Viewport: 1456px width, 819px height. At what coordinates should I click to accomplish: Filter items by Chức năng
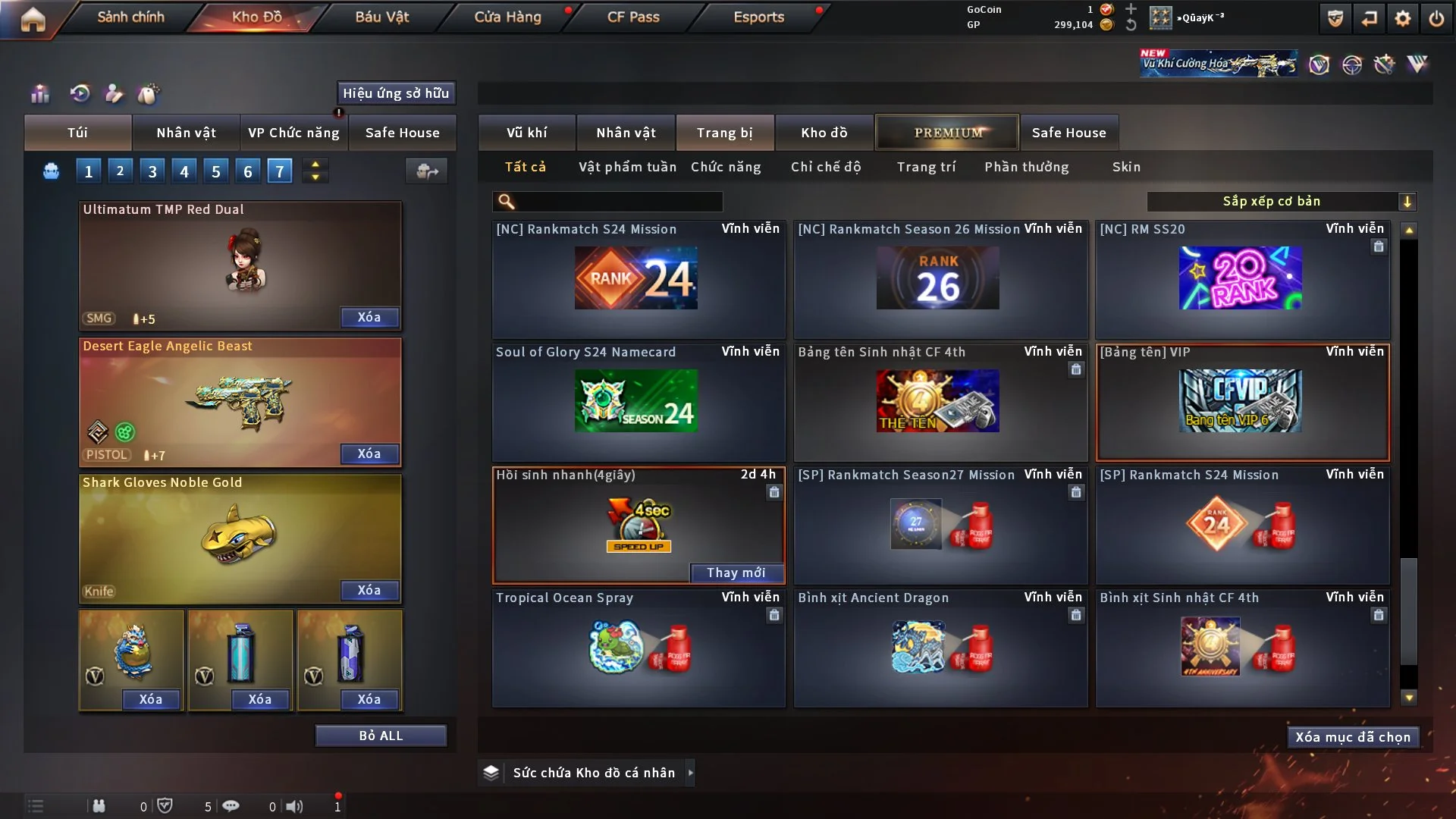[x=726, y=167]
